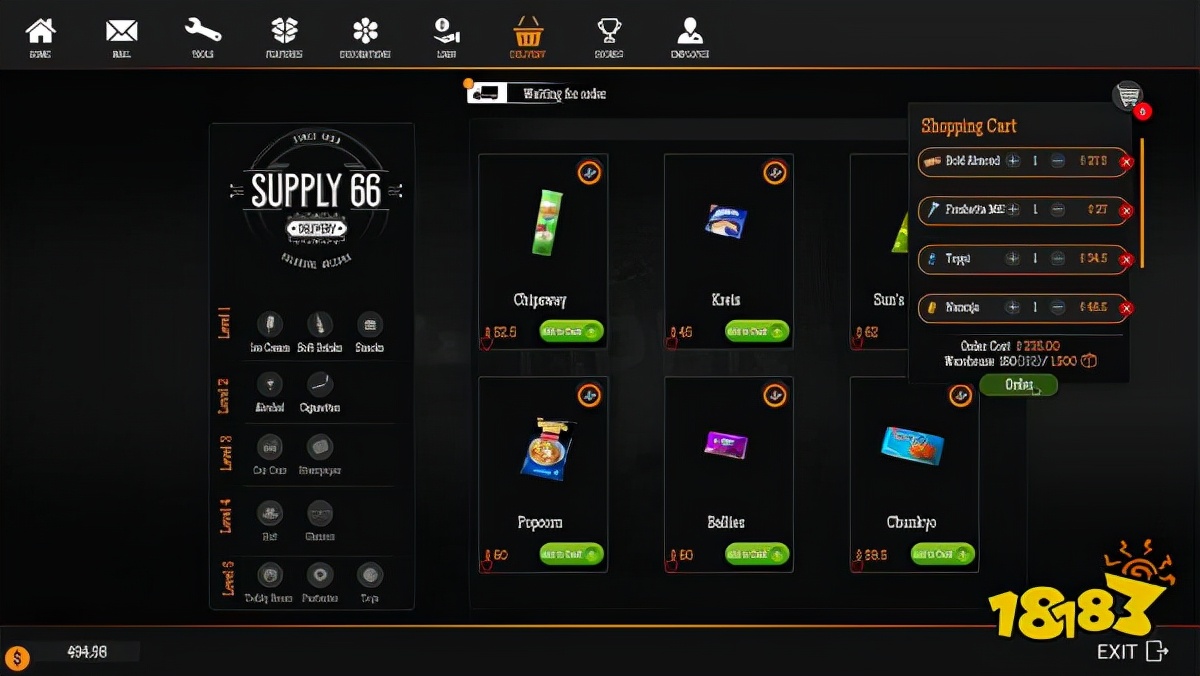Viewport: 1200px width, 676px height.
Task: Add the purple Bellies snack to cart
Action: tap(758, 554)
